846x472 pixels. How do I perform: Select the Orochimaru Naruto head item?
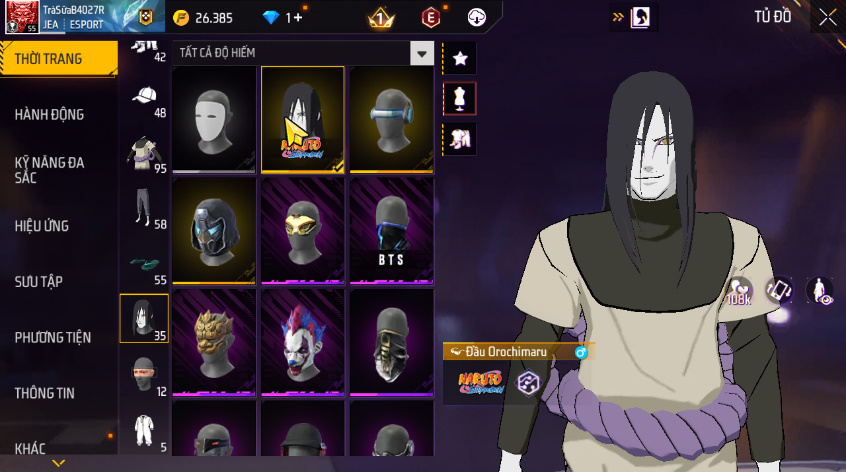tap(303, 120)
